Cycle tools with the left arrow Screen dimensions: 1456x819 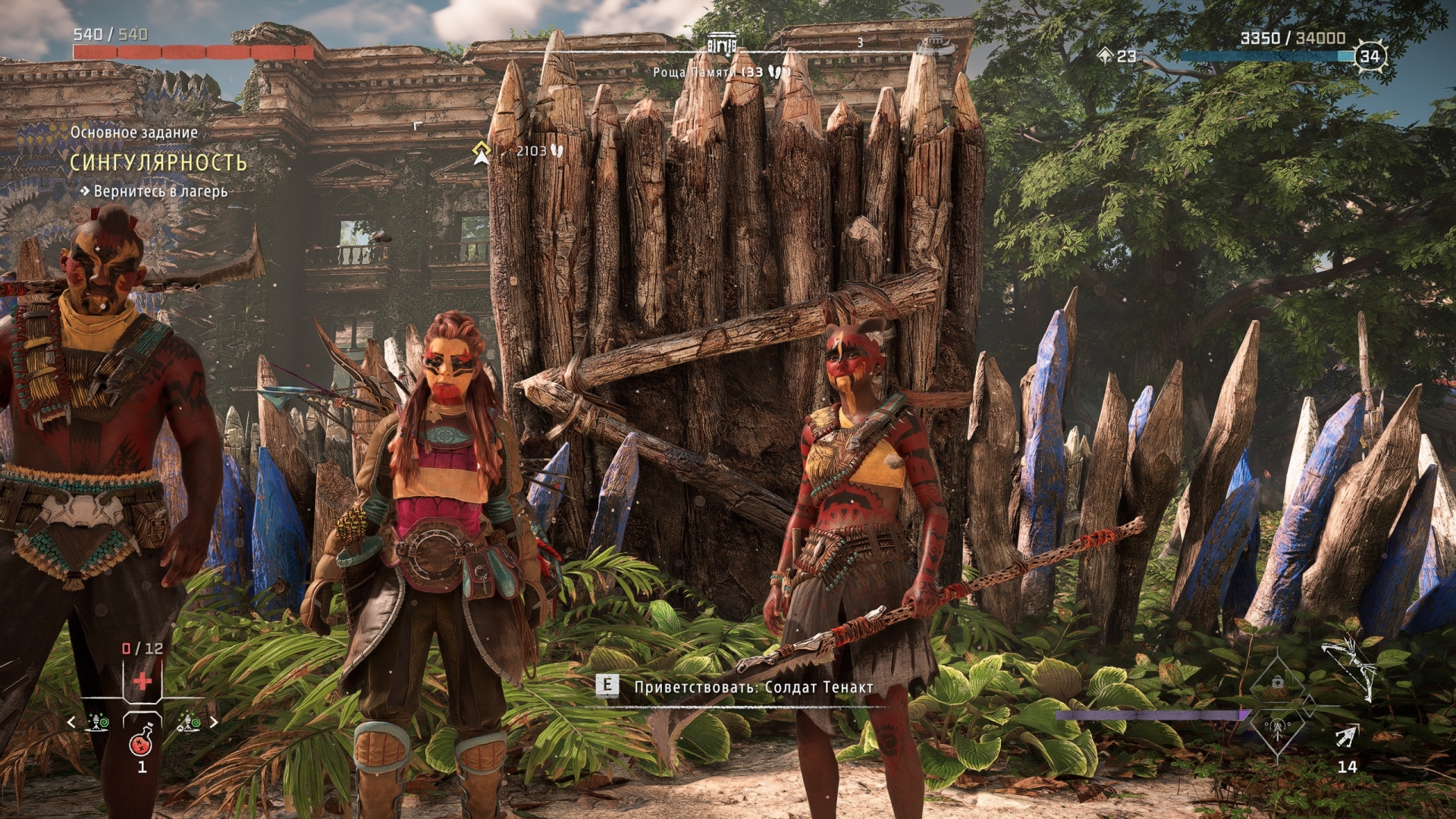point(72,722)
